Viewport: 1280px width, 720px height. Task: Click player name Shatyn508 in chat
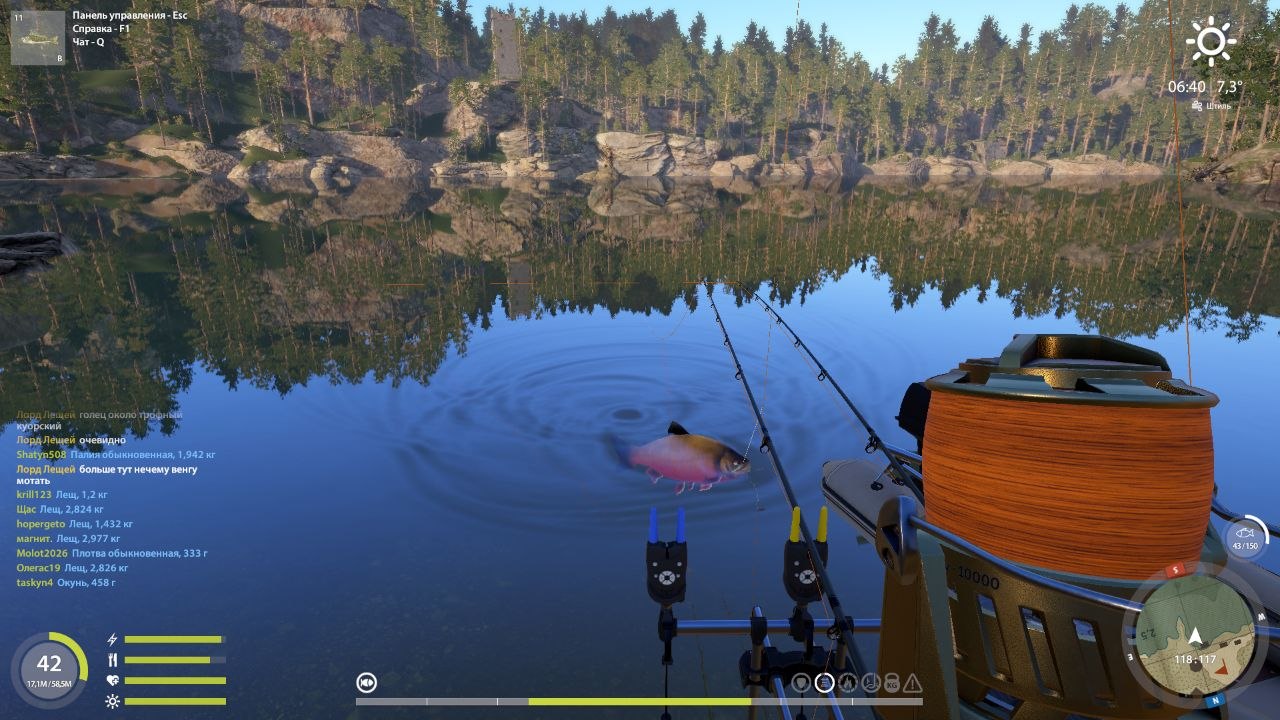pos(43,453)
